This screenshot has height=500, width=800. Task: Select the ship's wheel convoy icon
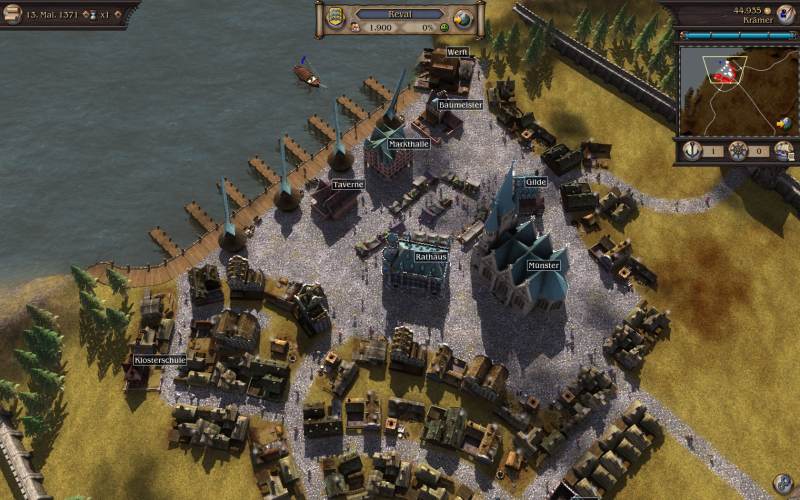pyautogui.click(x=738, y=150)
